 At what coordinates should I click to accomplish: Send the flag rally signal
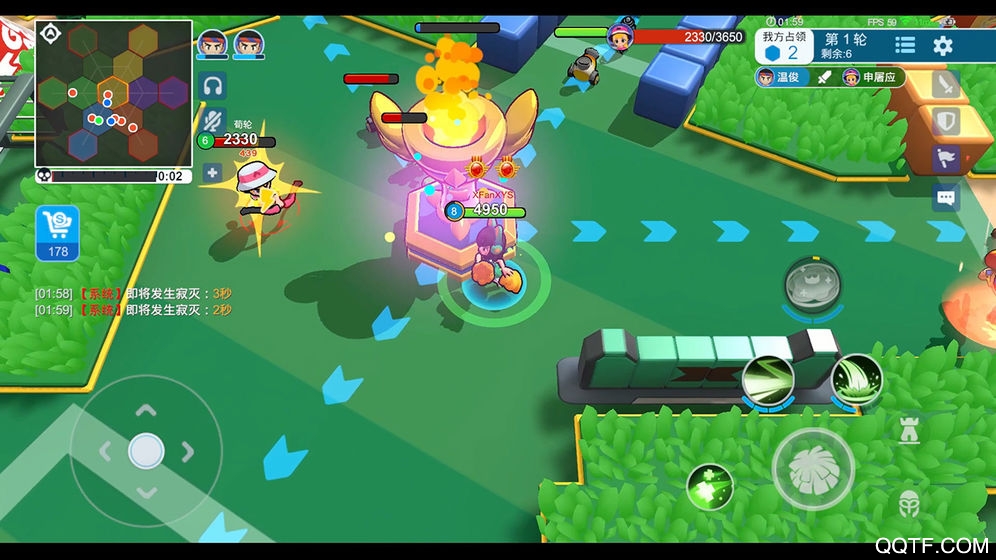[x=945, y=158]
